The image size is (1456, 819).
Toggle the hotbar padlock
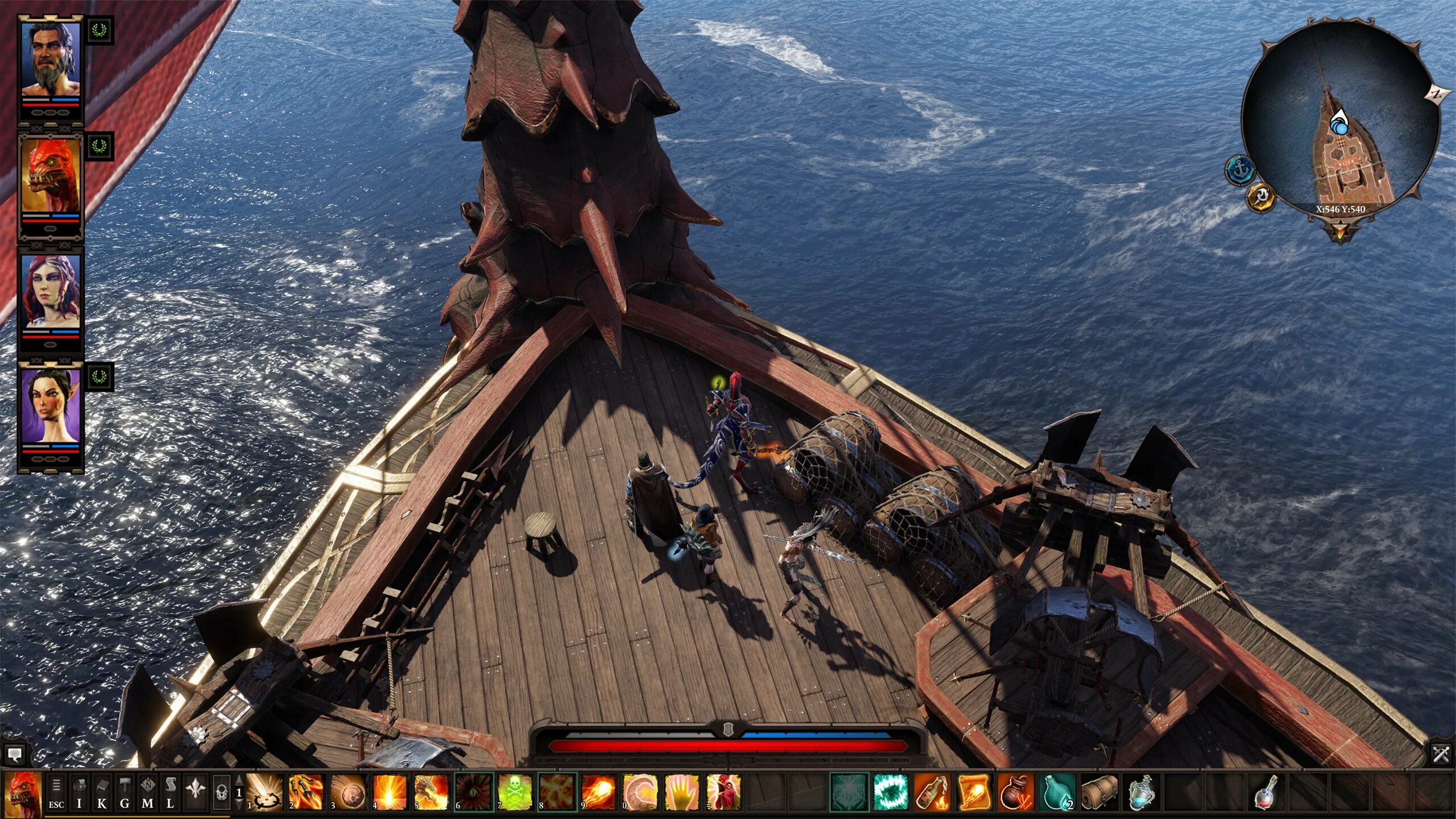pos(222,792)
